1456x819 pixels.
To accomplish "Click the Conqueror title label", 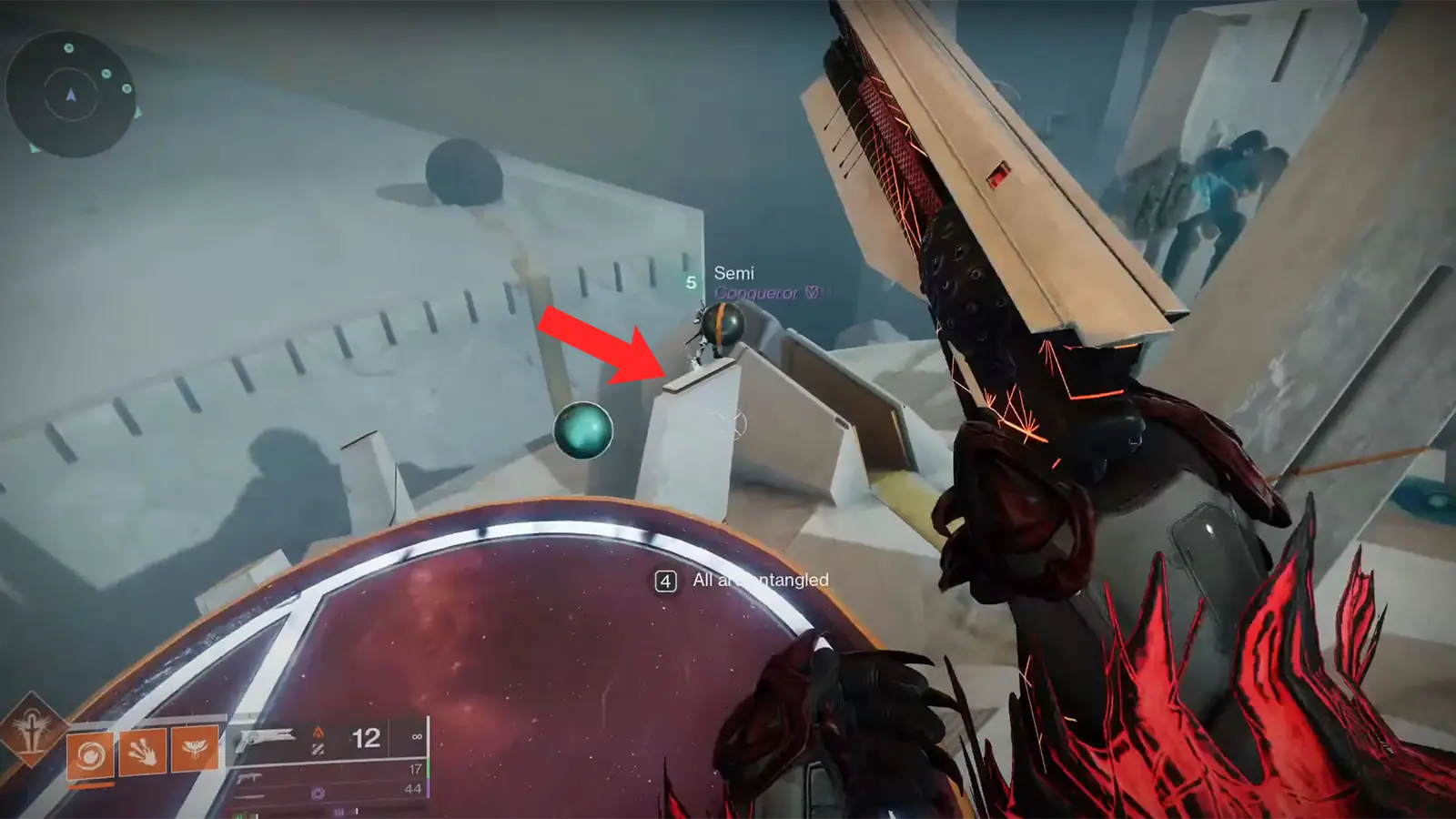I will 759,292.
